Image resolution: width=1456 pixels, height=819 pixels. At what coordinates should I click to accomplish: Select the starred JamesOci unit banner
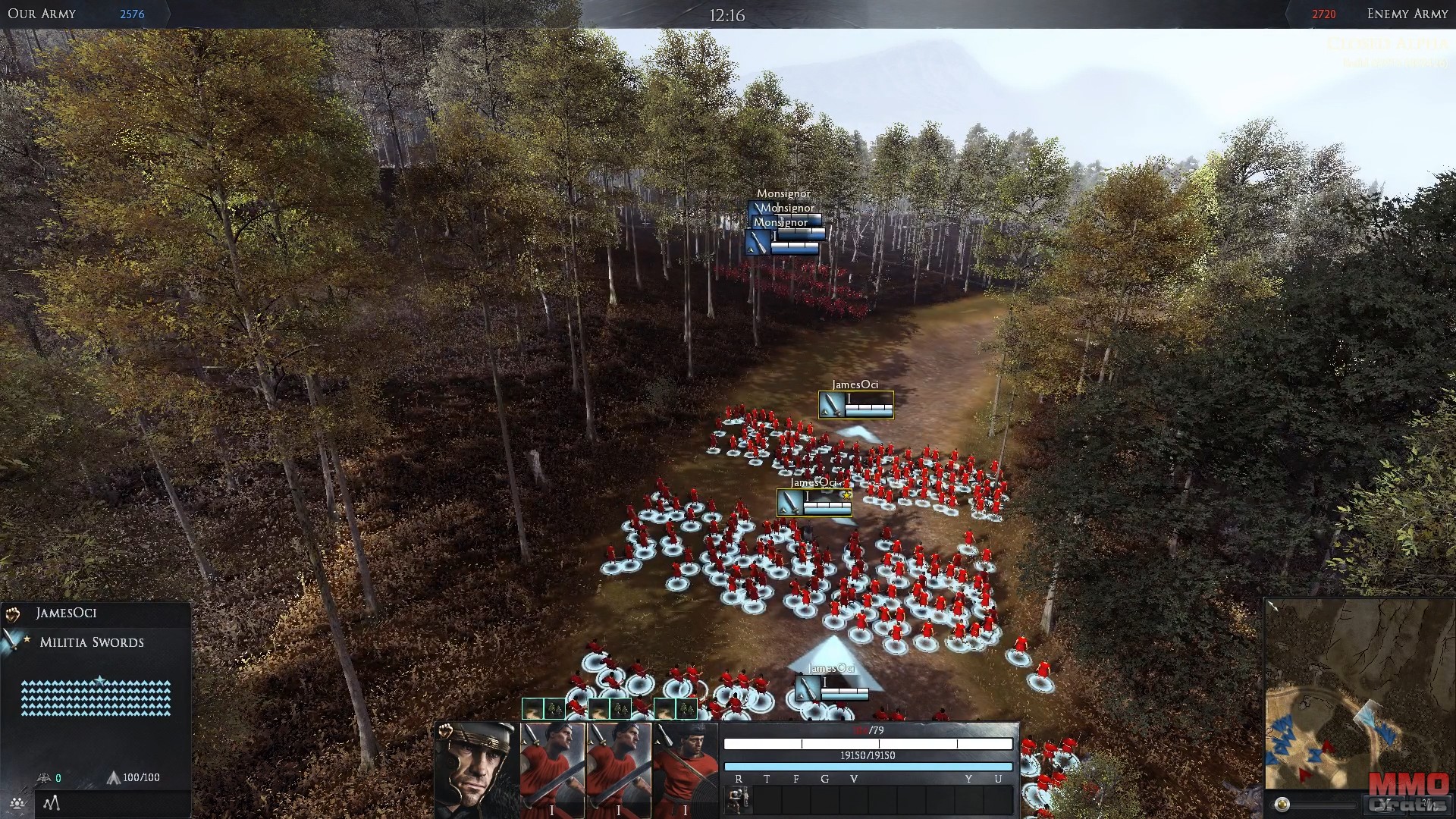(x=814, y=502)
